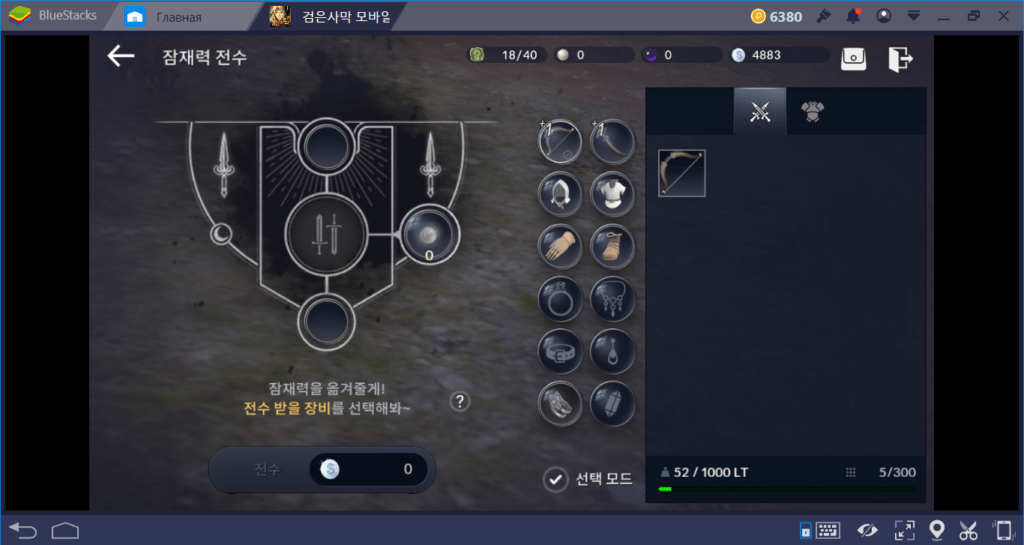Image resolution: width=1024 pixels, height=545 pixels.
Task: Select the bow in the inventory grid
Action: click(x=682, y=173)
